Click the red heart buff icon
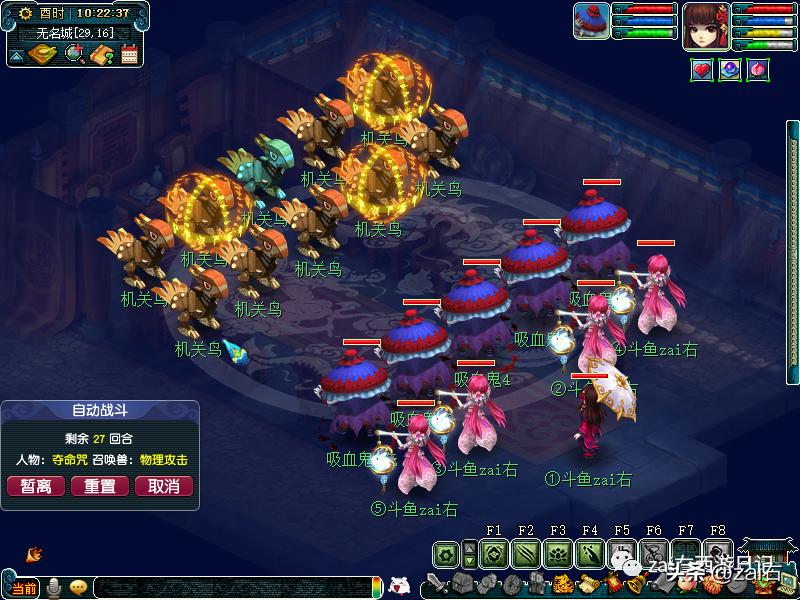Screen dimensions: 800x600 point(701,70)
